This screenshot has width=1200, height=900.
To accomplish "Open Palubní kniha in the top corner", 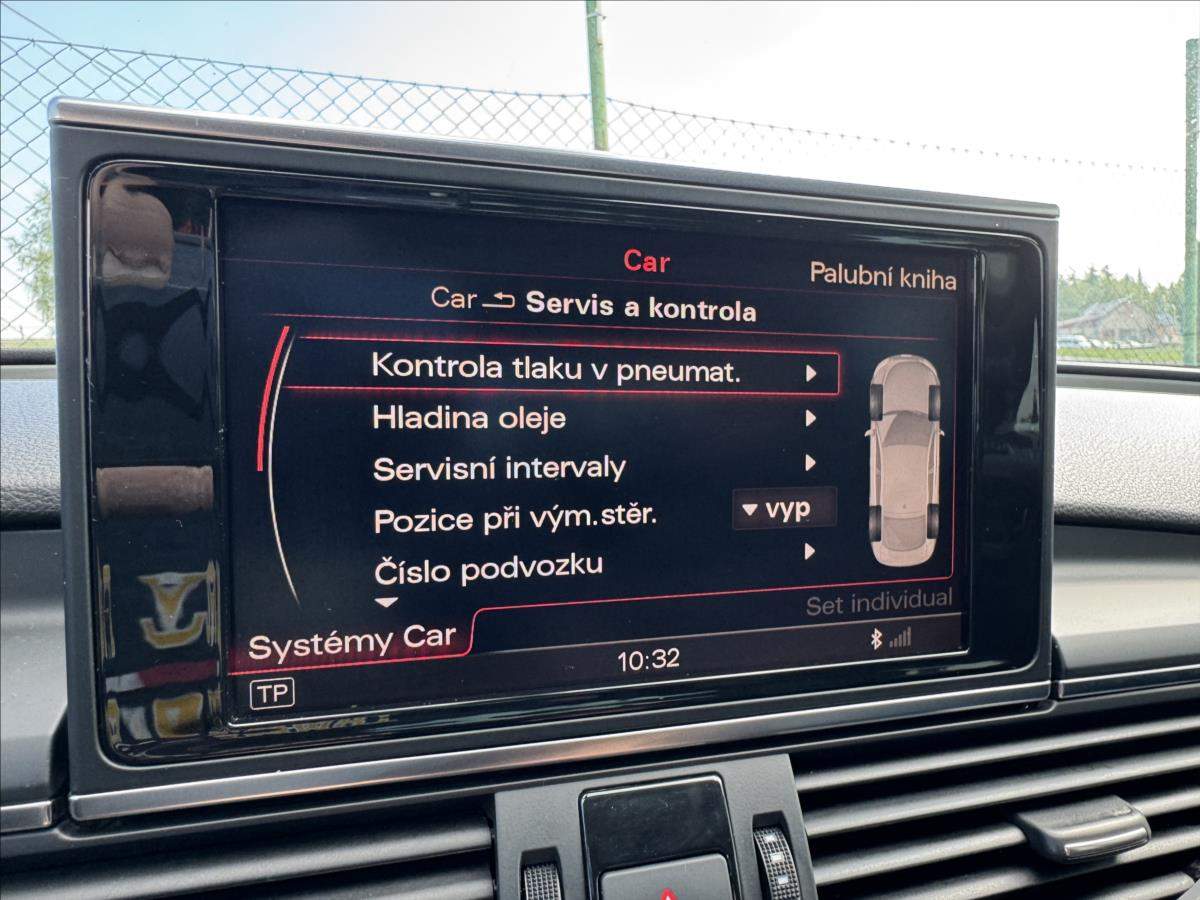I will click(882, 277).
